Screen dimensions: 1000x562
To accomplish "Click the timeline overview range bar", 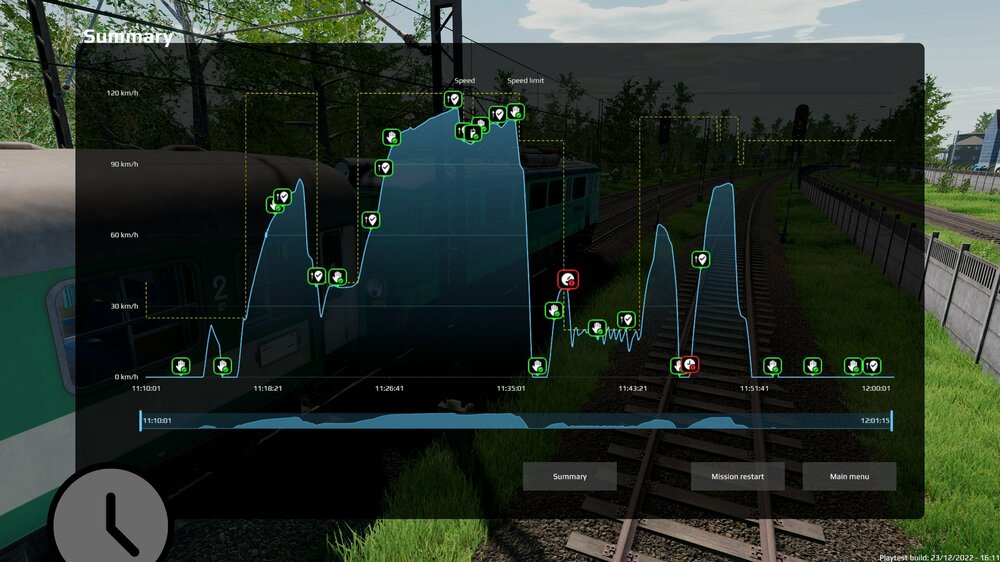I will point(515,421).
